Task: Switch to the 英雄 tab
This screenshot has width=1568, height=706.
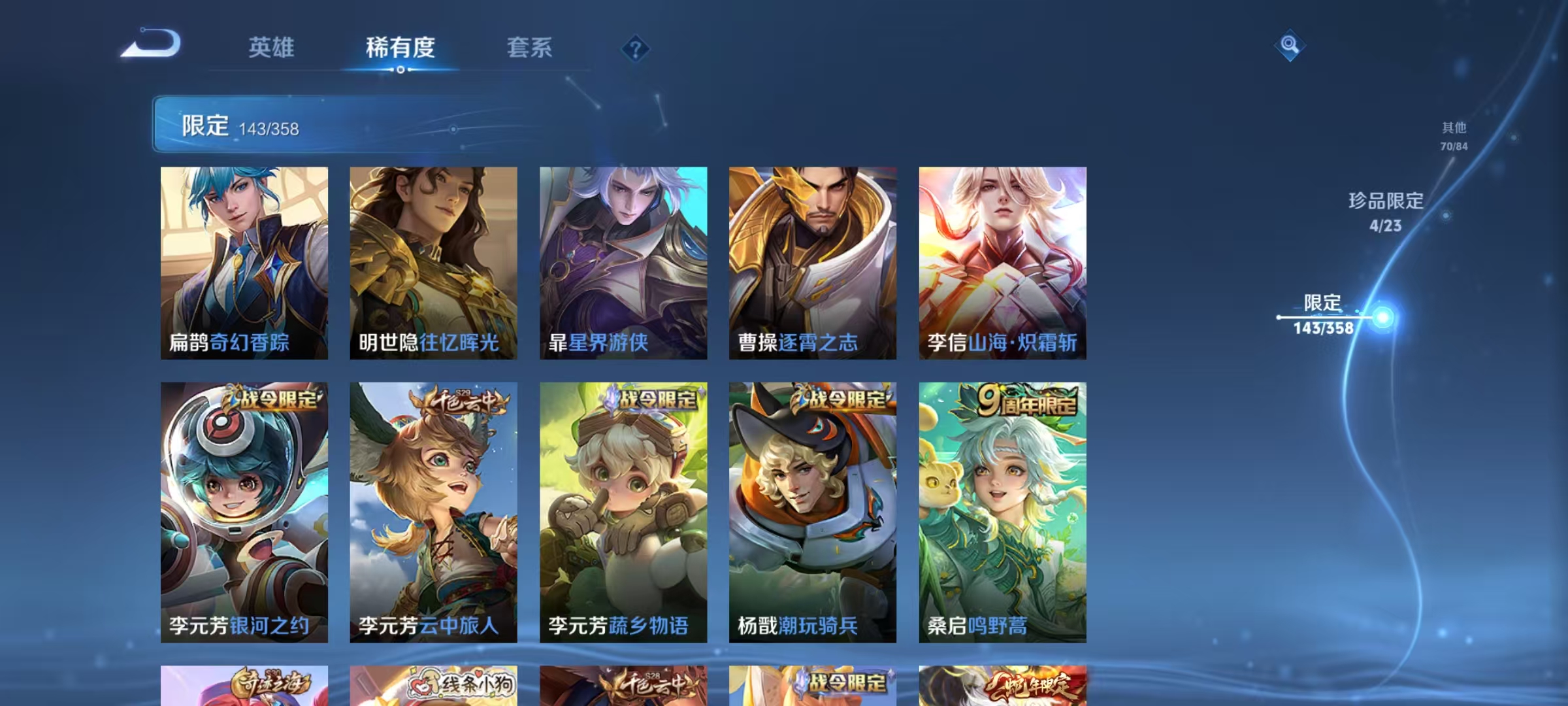Action: pyautogui.click(x=271, y=47)
